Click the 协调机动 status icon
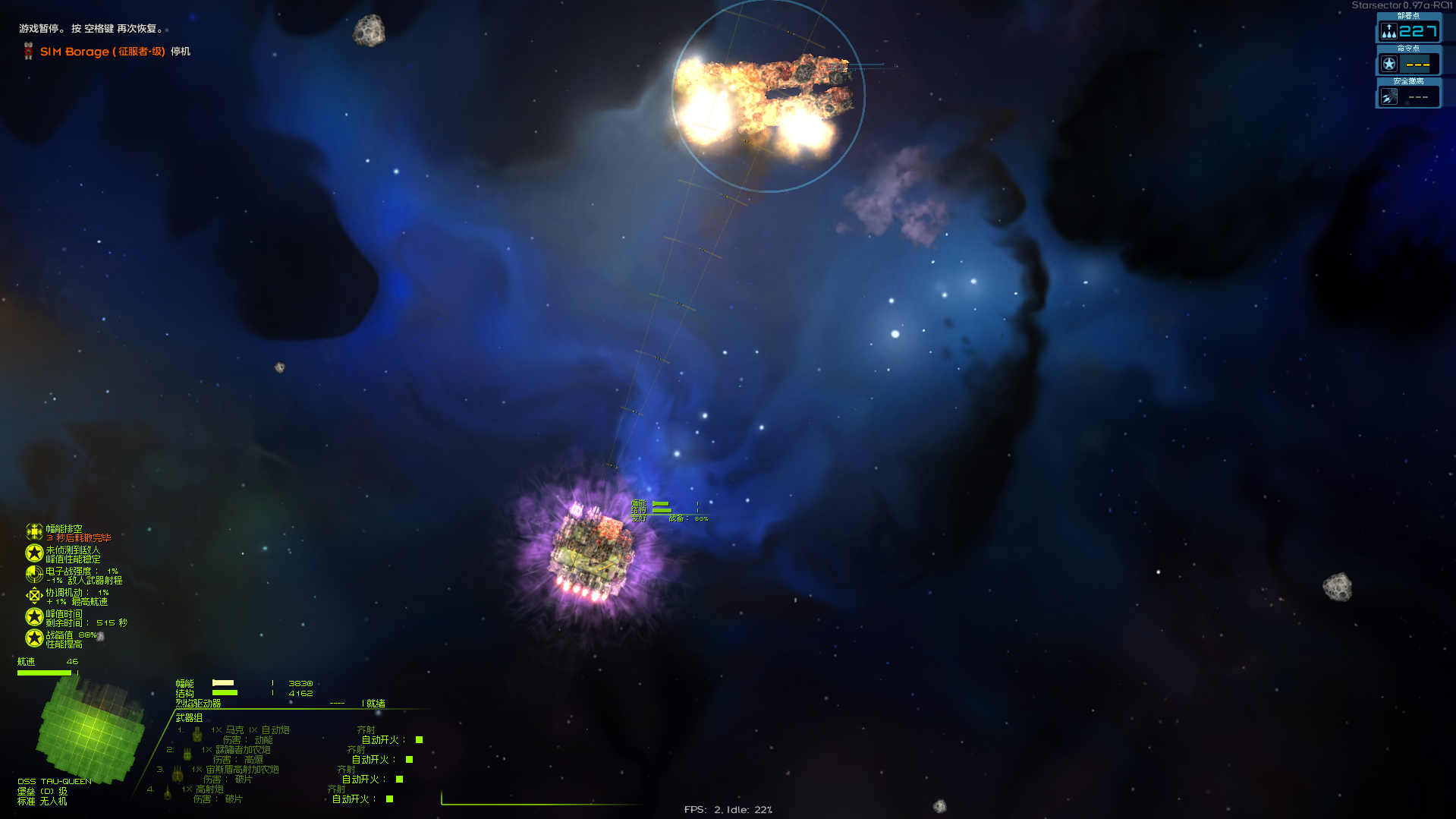Screen dimensions: 1456x819 [34, 596]
